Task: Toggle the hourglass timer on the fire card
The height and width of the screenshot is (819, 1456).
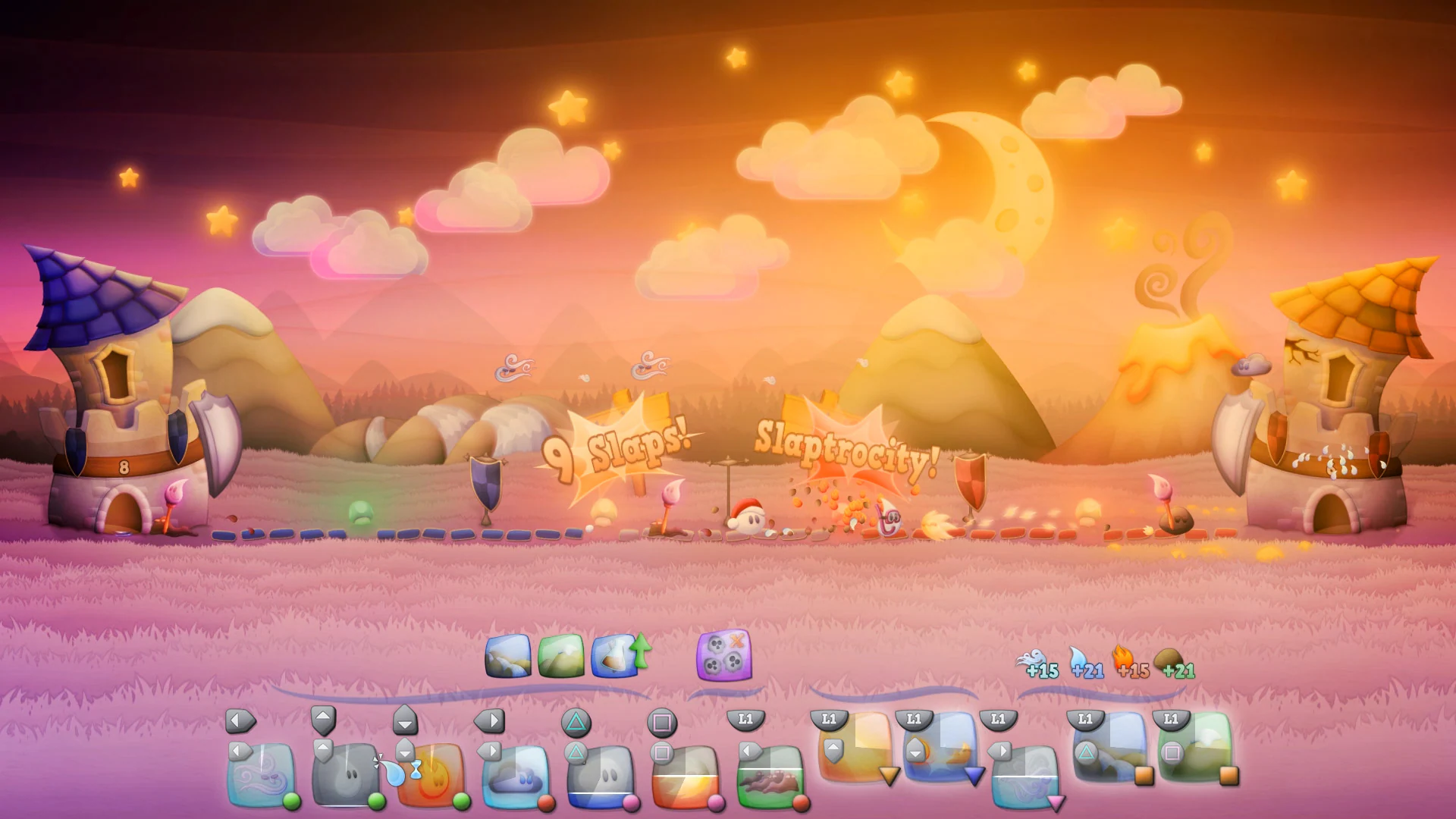Action: pos(415,770)
